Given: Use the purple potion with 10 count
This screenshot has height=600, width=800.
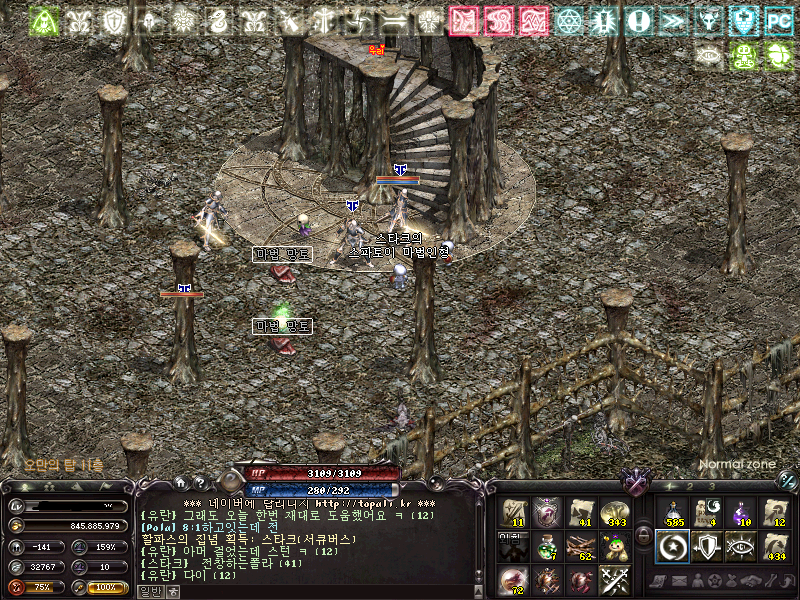Looking at the screenshot, I should [741, 512].
